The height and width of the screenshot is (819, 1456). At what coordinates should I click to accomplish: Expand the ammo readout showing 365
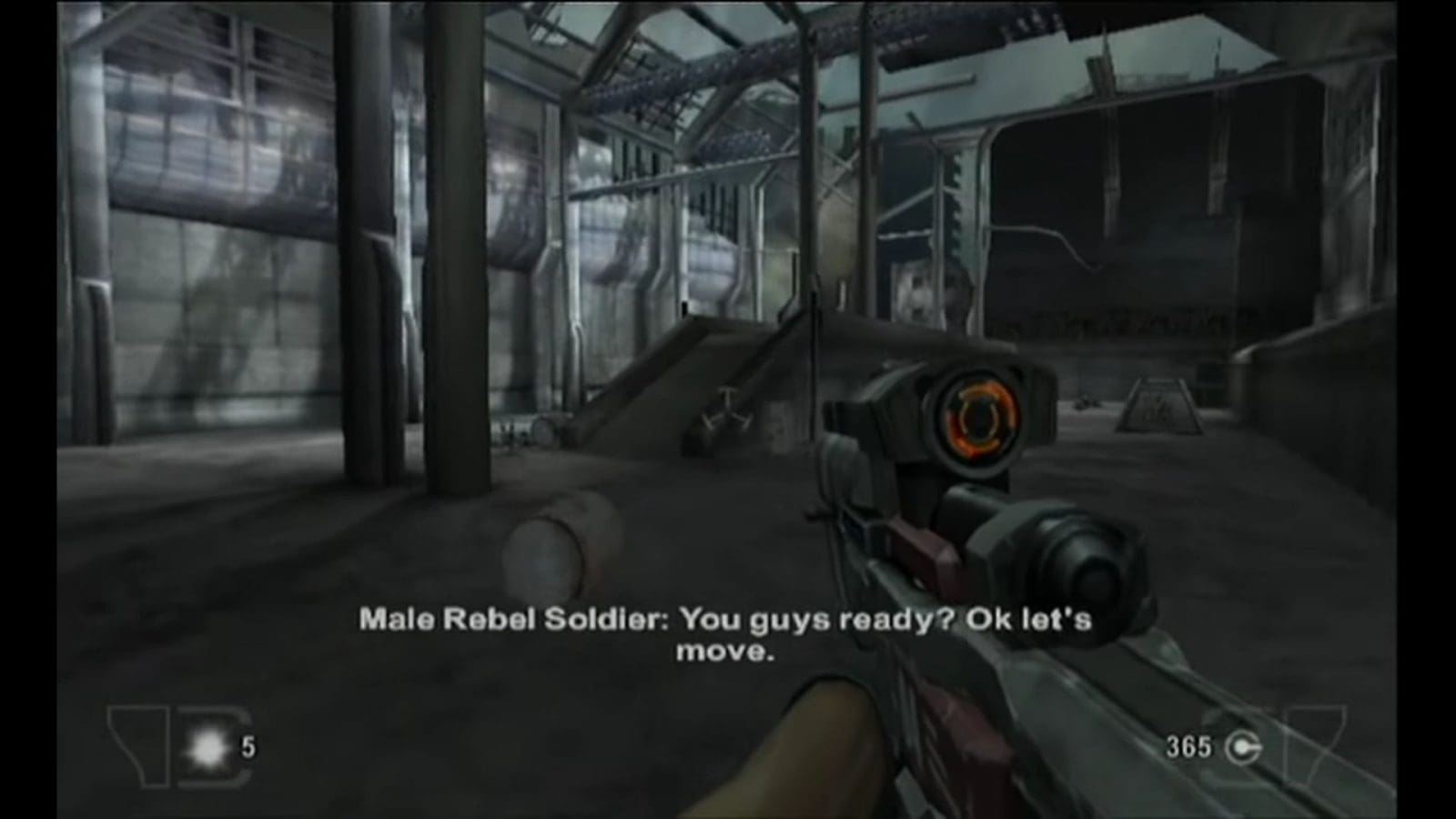(x=1190, y=746)
